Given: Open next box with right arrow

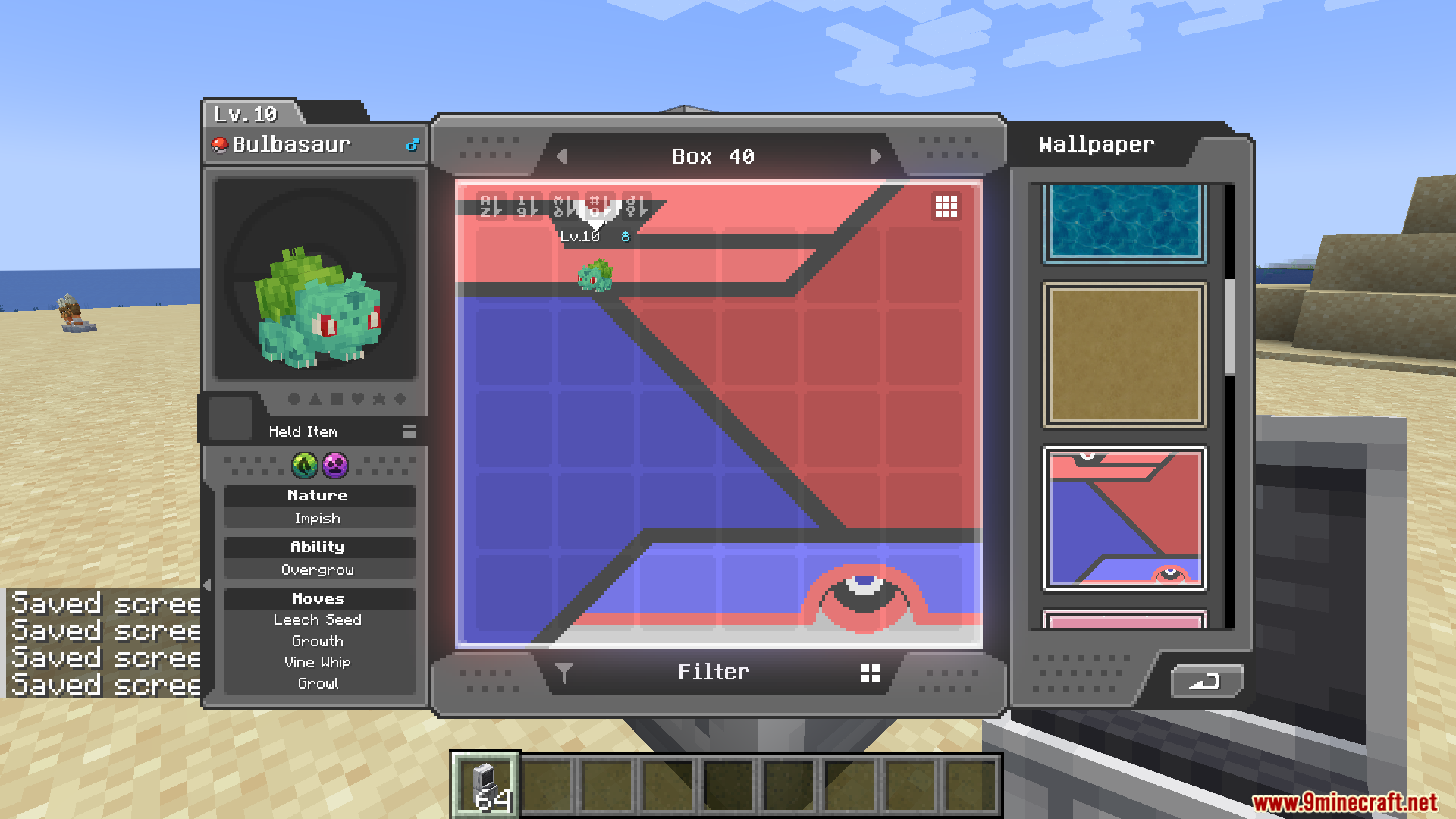Looking at the screenshot, I should click(877, 156).
